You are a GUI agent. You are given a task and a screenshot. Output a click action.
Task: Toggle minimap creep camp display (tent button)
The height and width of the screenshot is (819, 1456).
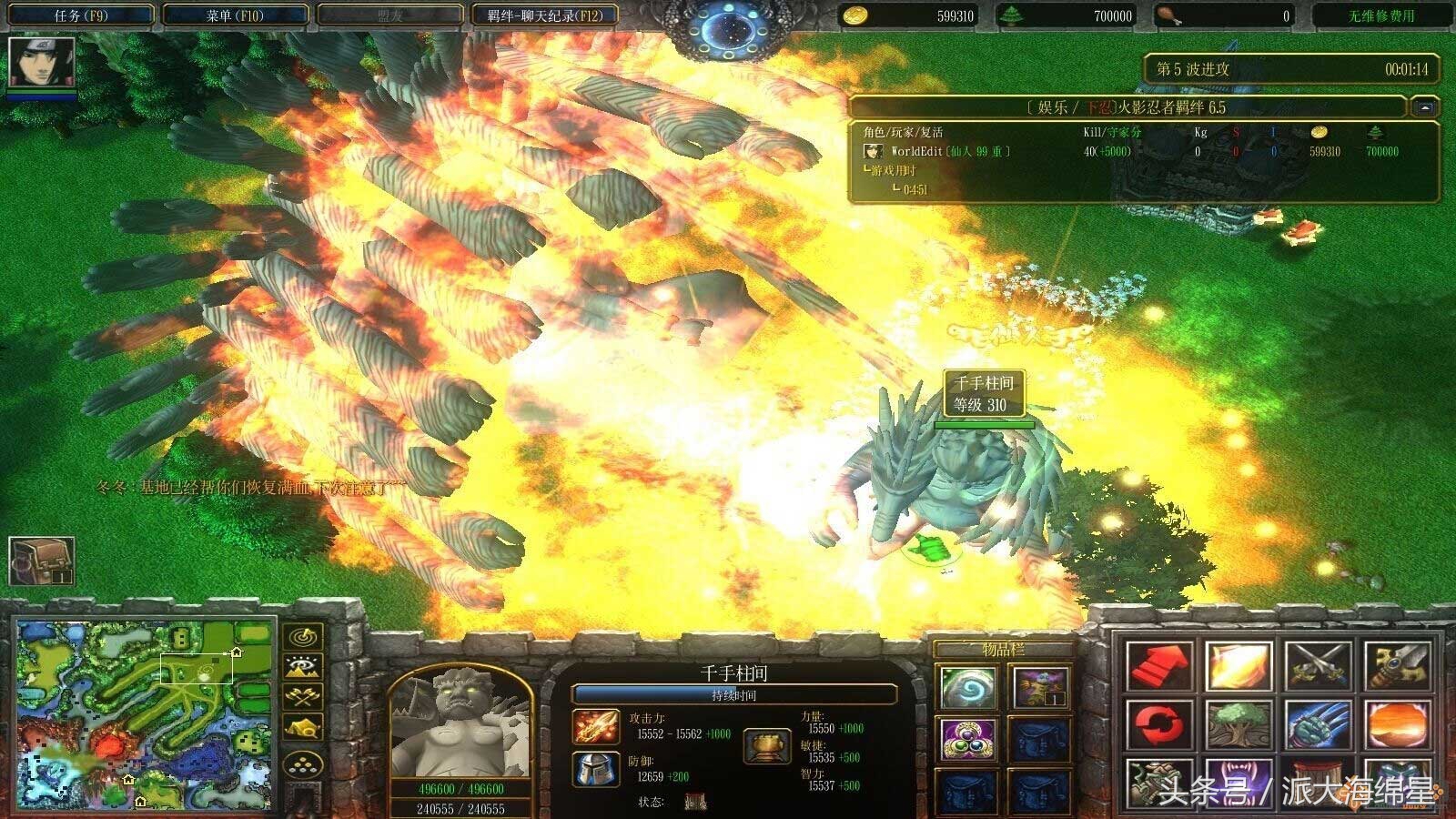(303, 728)
